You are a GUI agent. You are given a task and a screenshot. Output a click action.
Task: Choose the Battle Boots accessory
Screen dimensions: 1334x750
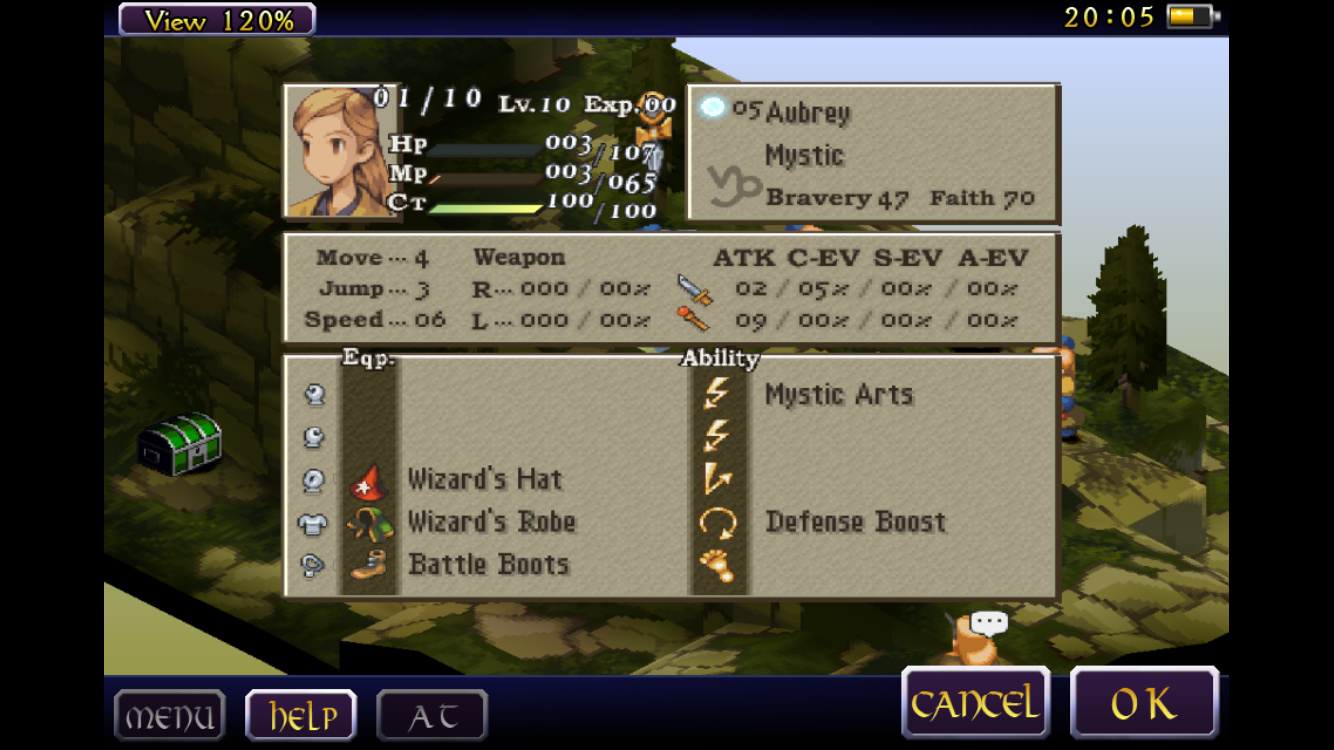[x=488, y=564]
